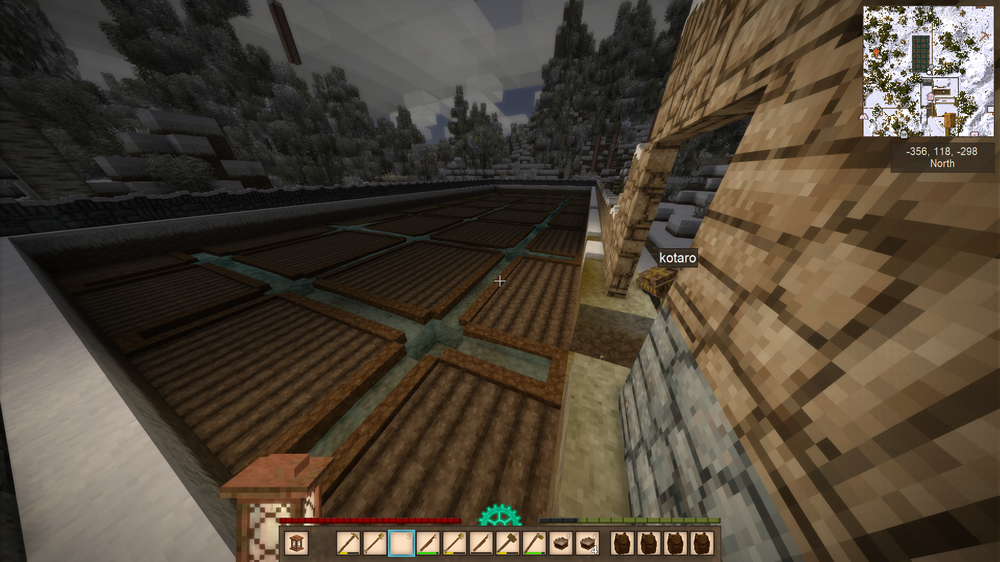Click the pink house marker on the minimap
Viewport: 1000px width, 562px height.
931,96
